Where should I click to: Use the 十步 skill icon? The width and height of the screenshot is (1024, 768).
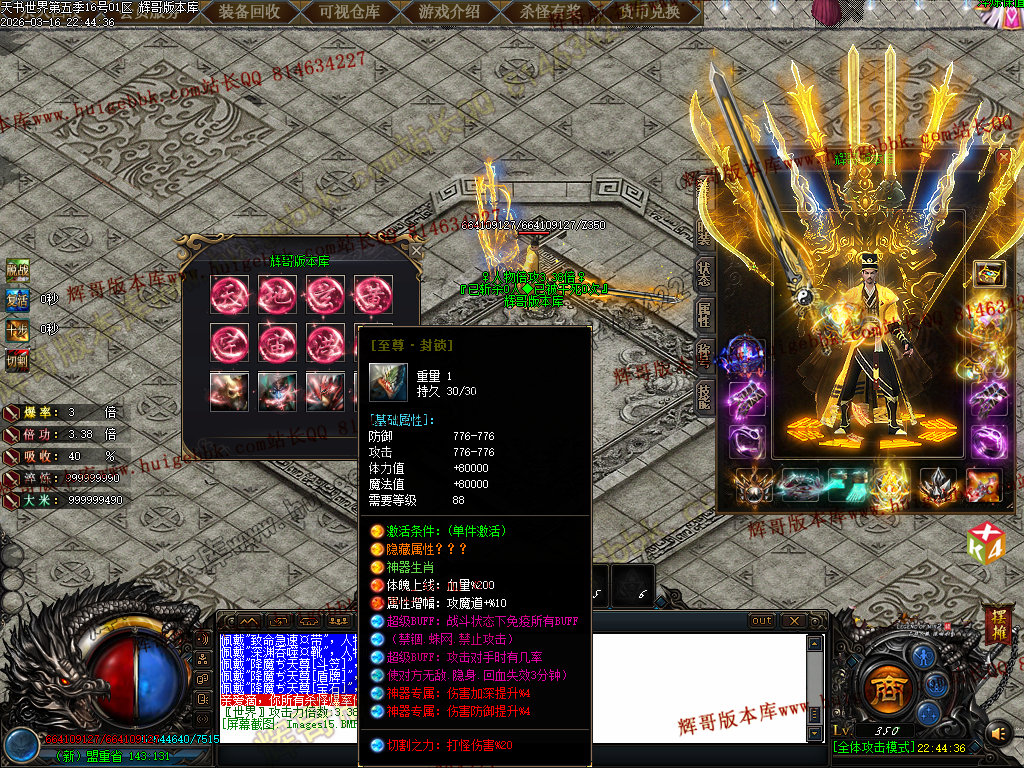(17, 328)
